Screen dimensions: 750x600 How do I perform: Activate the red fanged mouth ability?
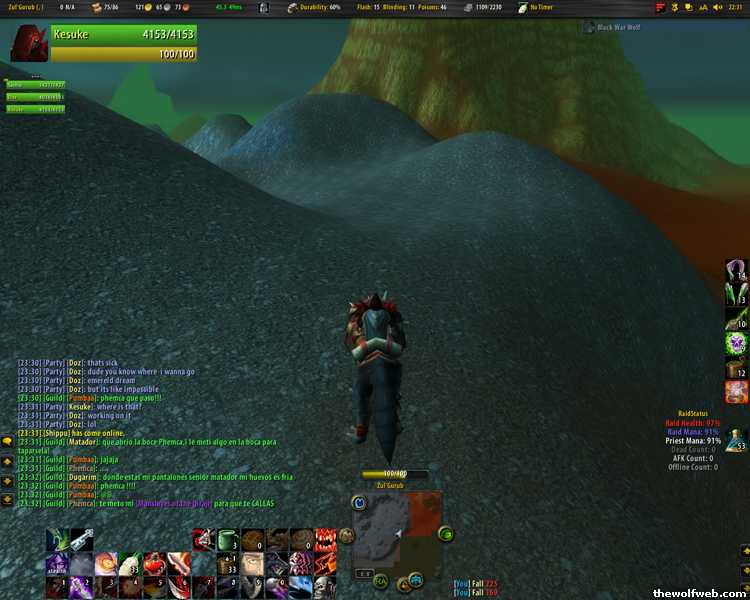[x=325, y=540]
